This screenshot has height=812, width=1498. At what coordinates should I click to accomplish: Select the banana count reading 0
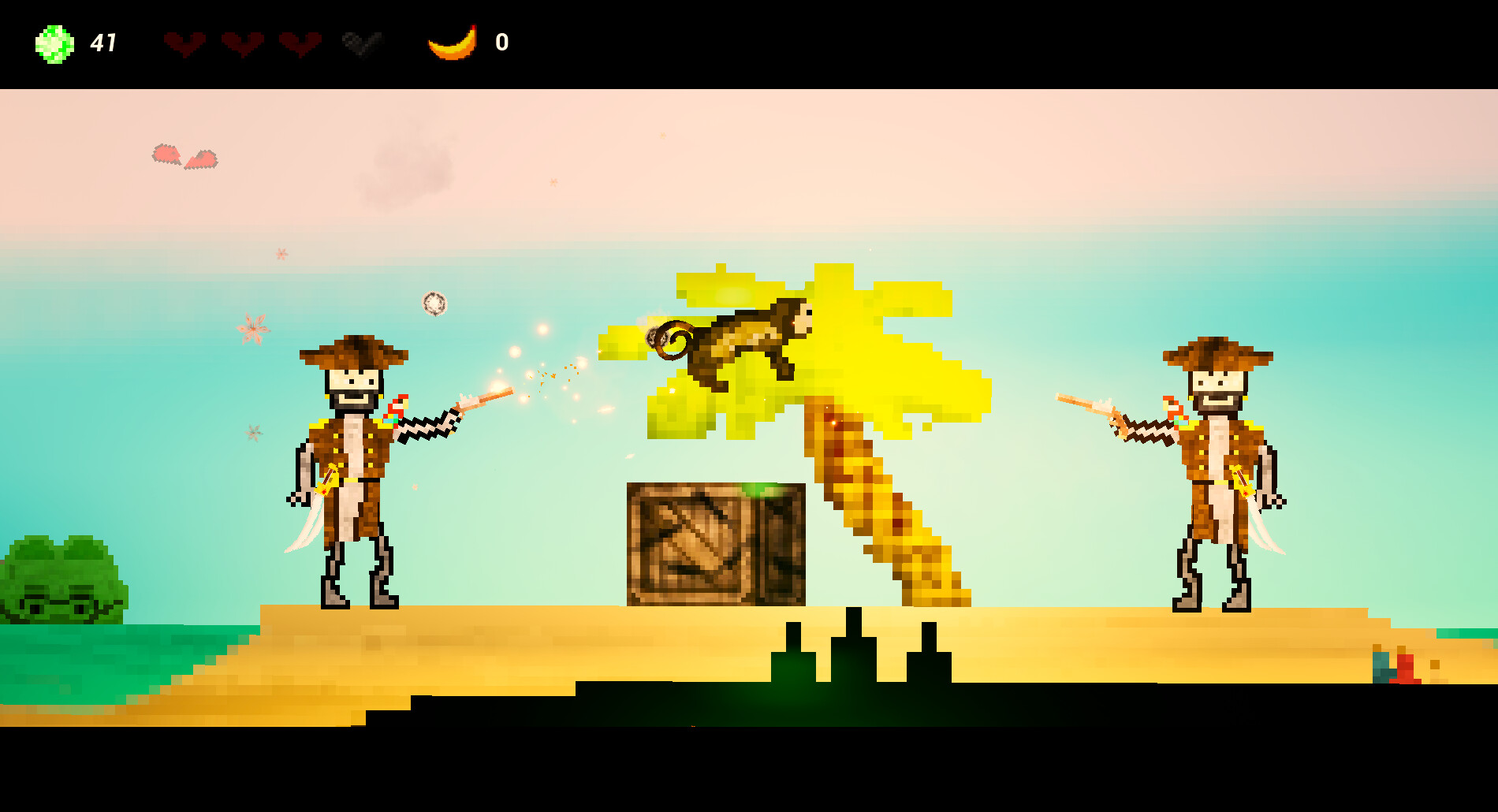[500, 43]
